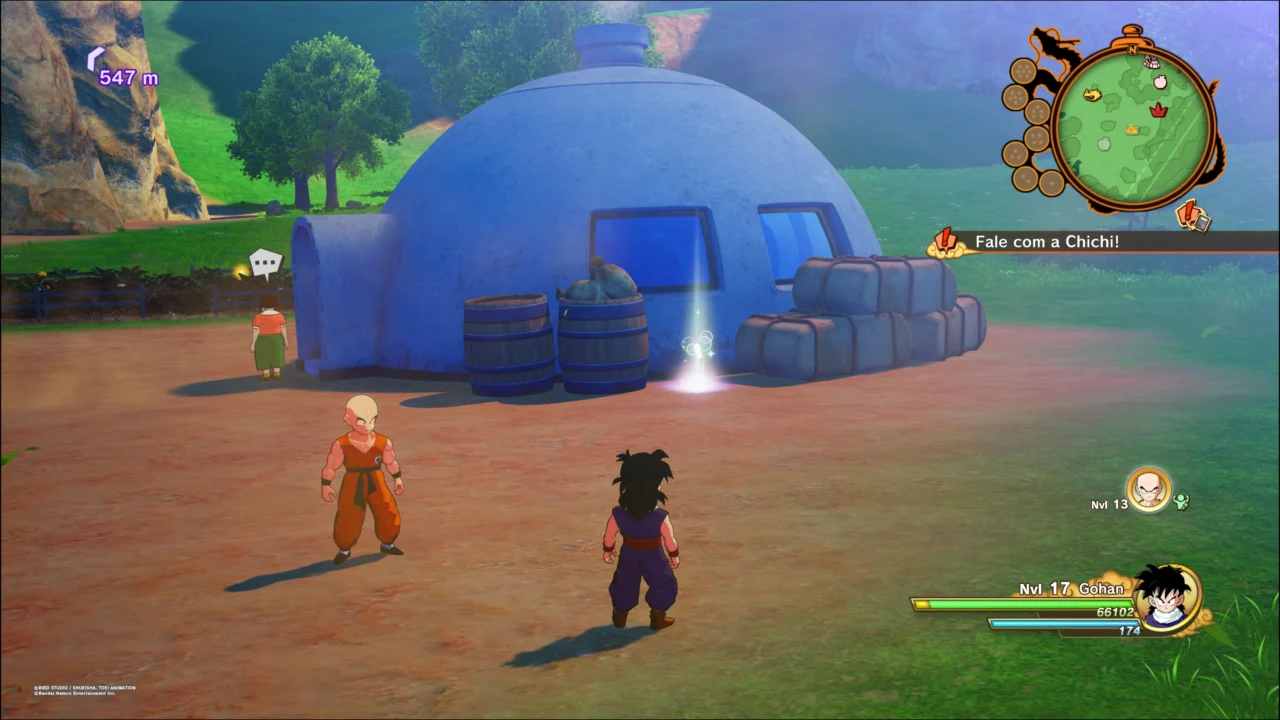Screen dimensions: 1280x720
Task: Click the green apple marker on minimap
Action: 1104,144
